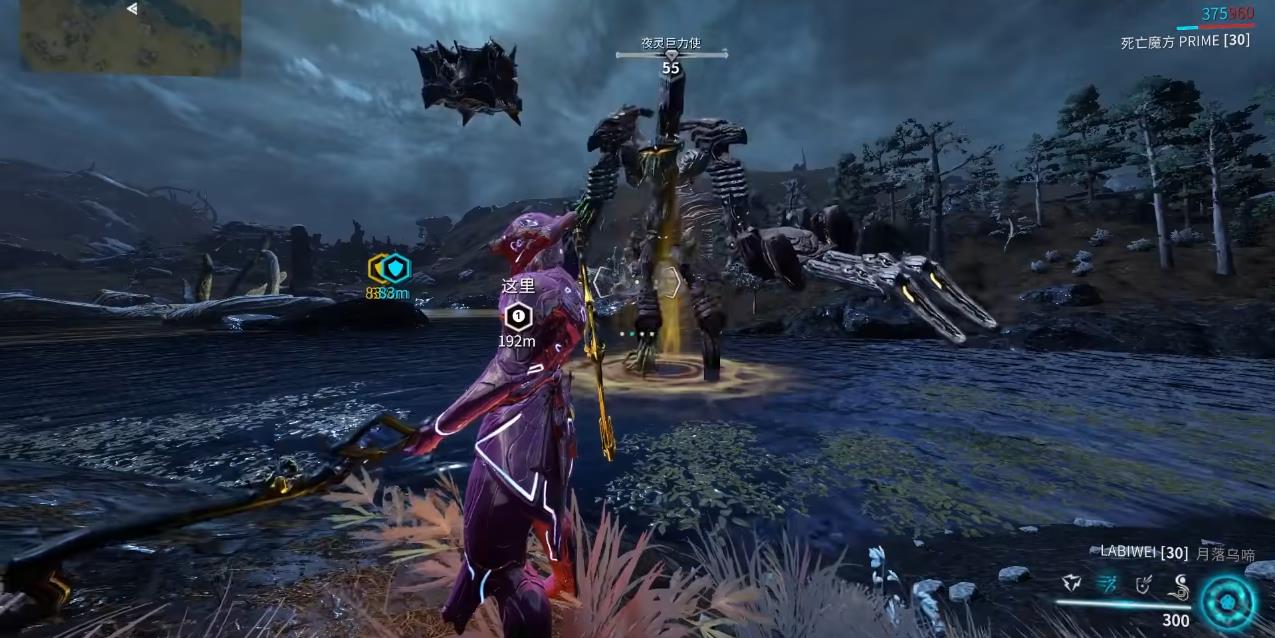The height and width of the screenshot is (638, 1275).
Task: Trigger the glowing speed-lines second ability
Action: tap(1109, 584)
